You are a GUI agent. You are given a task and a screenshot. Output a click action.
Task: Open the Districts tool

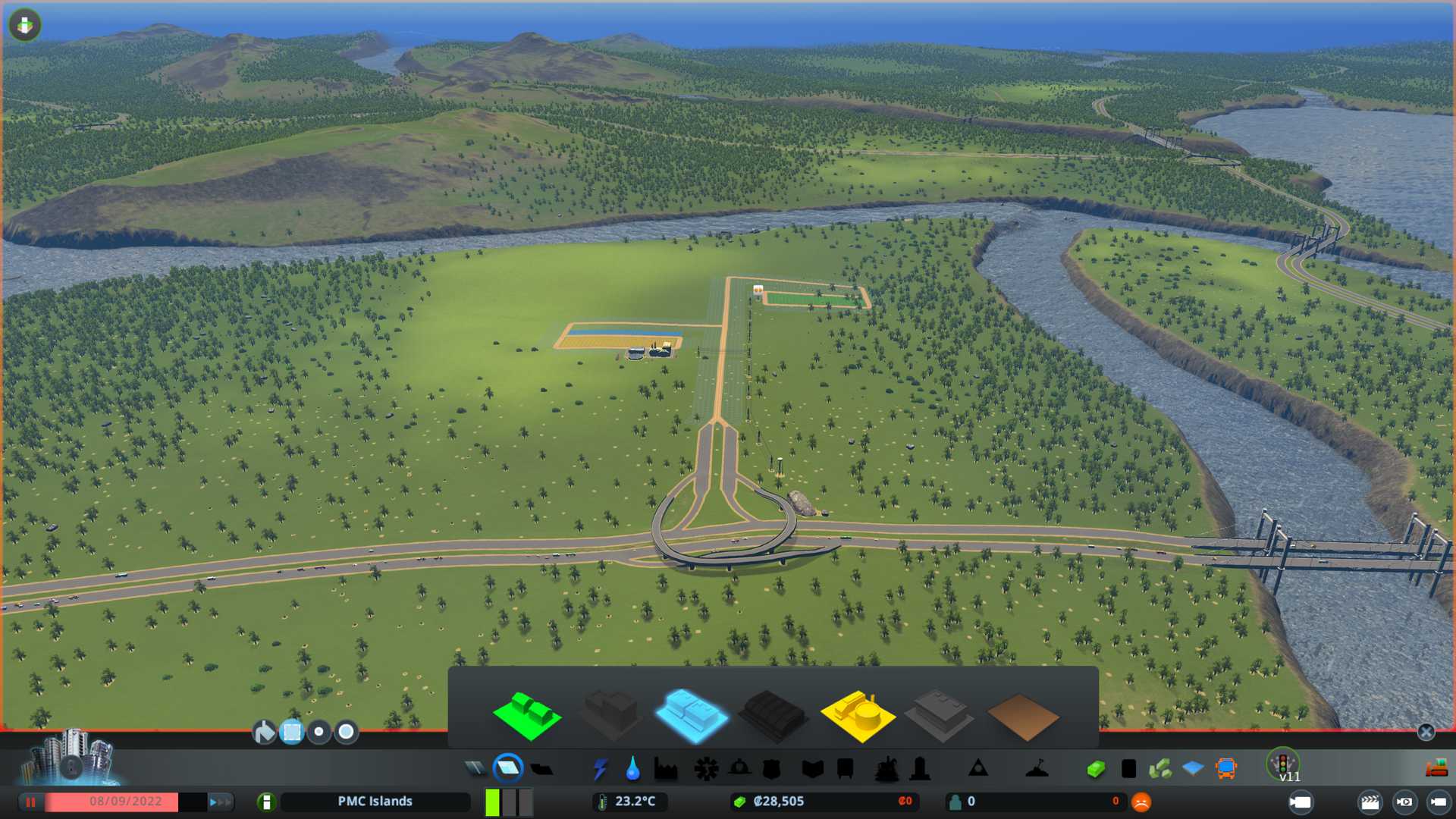[541, 769]
